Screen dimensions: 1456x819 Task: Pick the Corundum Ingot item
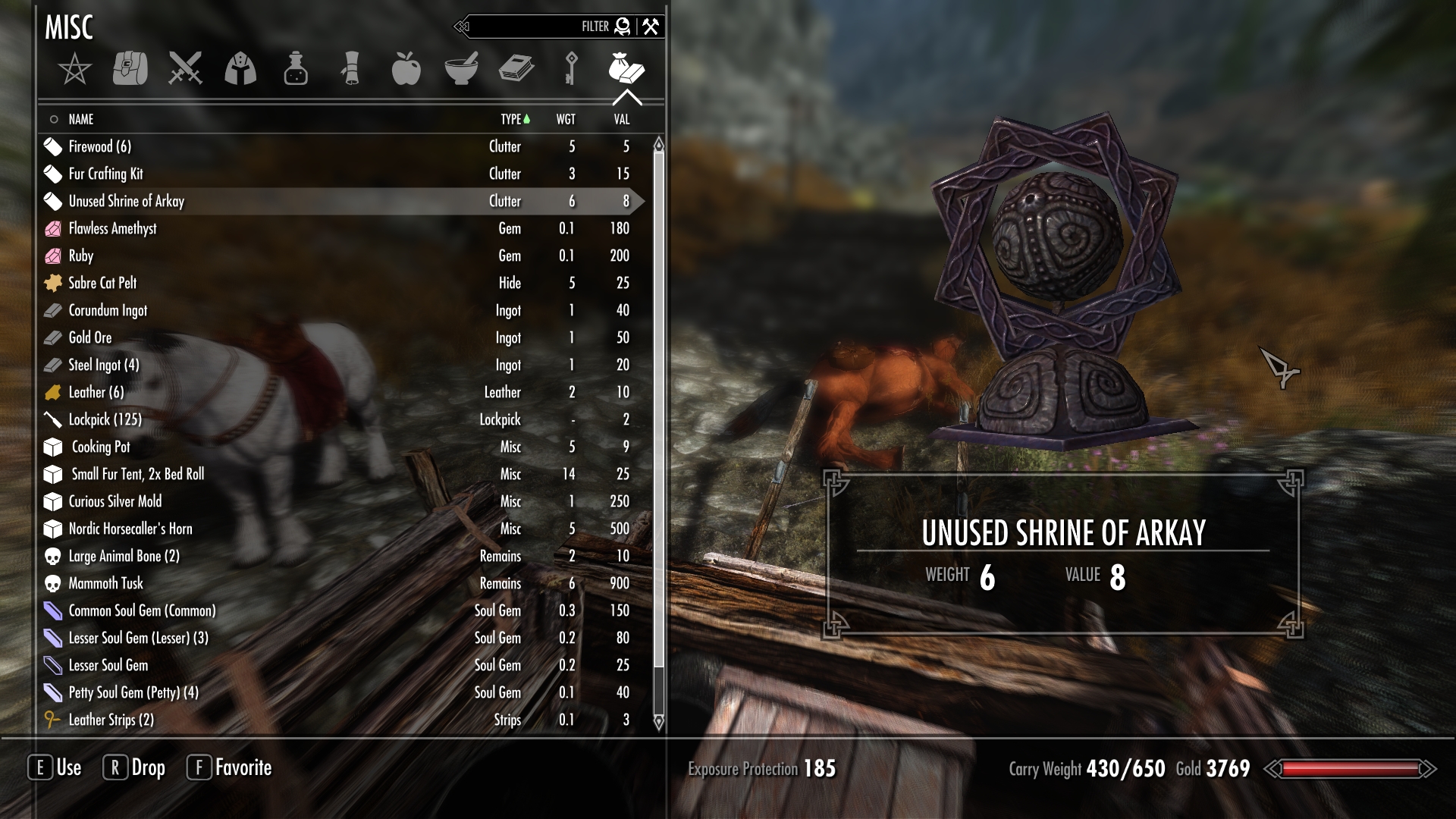tap(108, 310)
